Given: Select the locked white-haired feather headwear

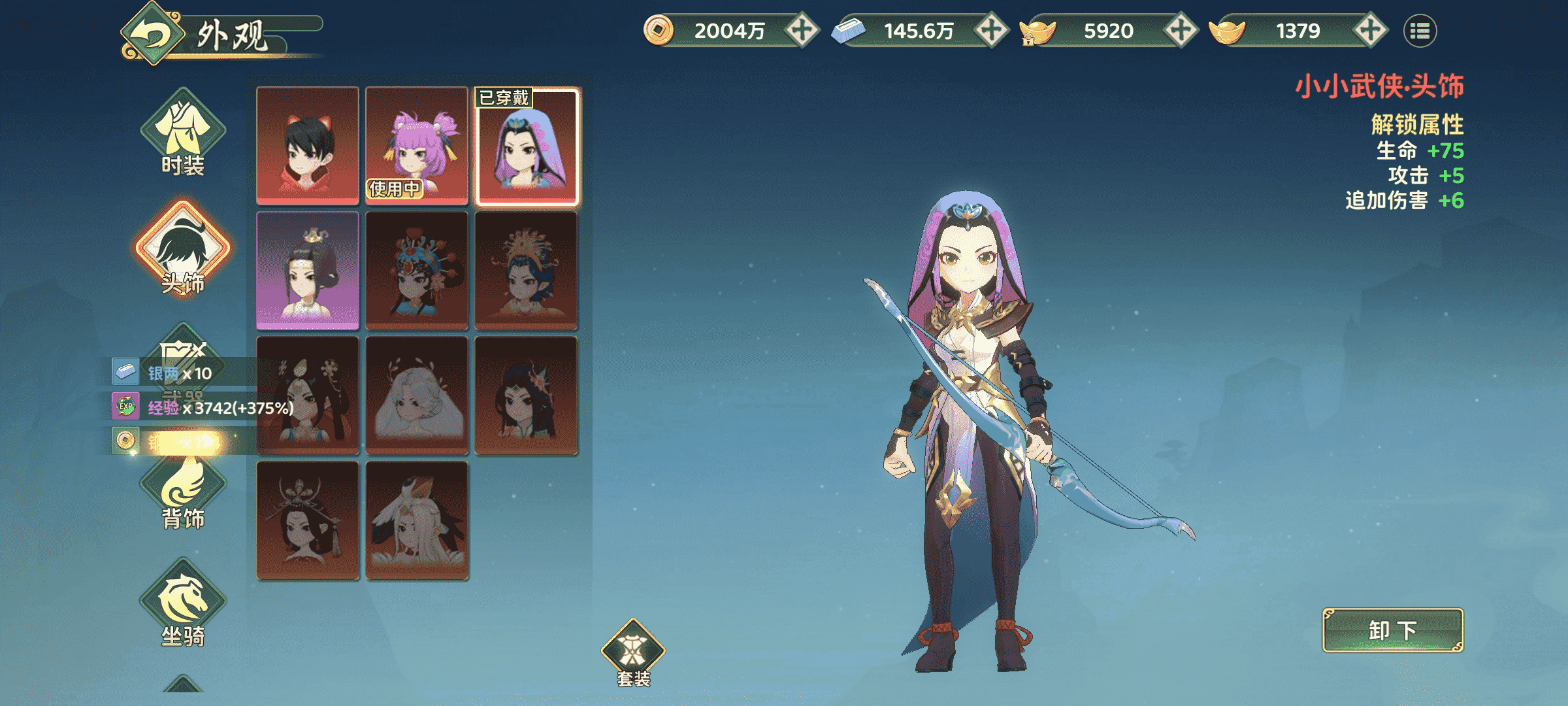Looking at the screenshot, I should pyautogui.click(x=417, y=520).
